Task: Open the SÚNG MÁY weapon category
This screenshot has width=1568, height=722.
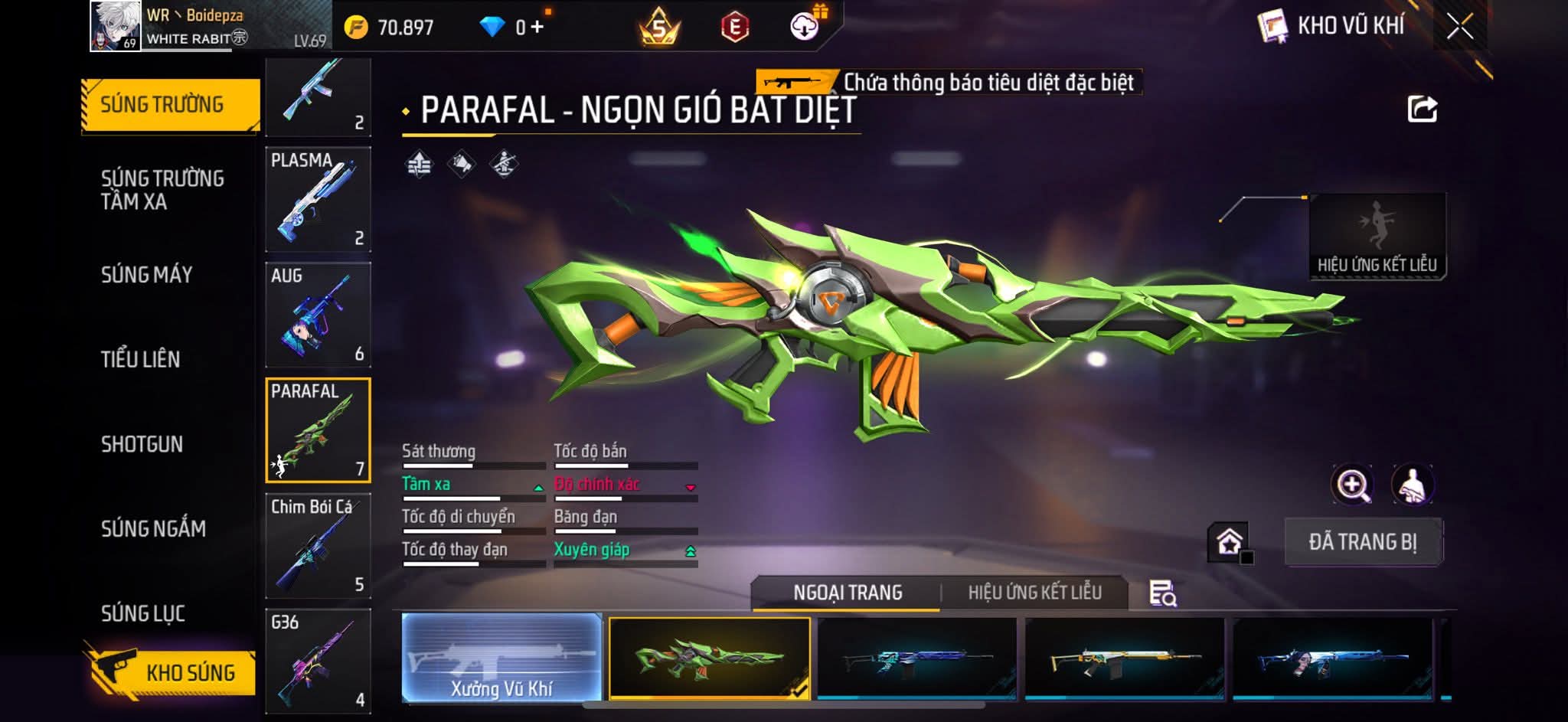Action: (147, 275)
